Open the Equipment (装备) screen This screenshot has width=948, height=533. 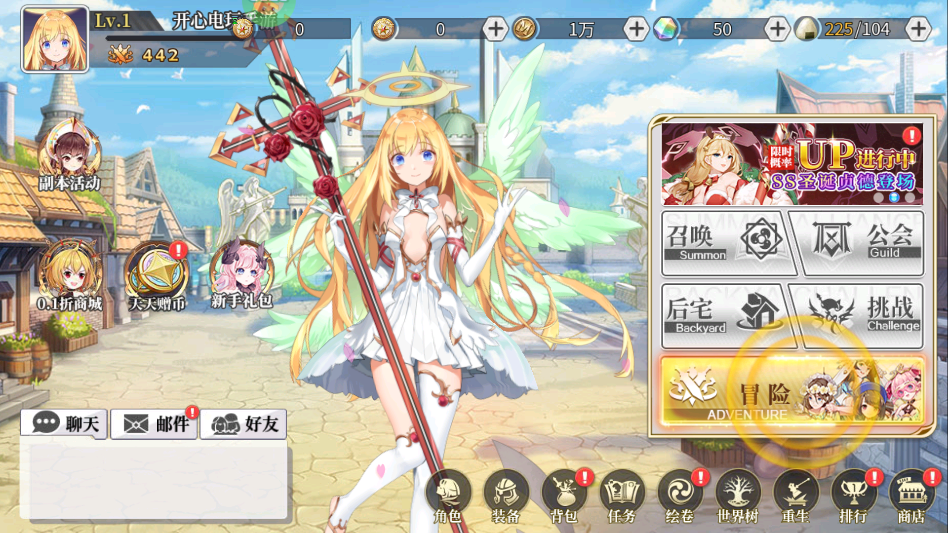click(506, 496)
